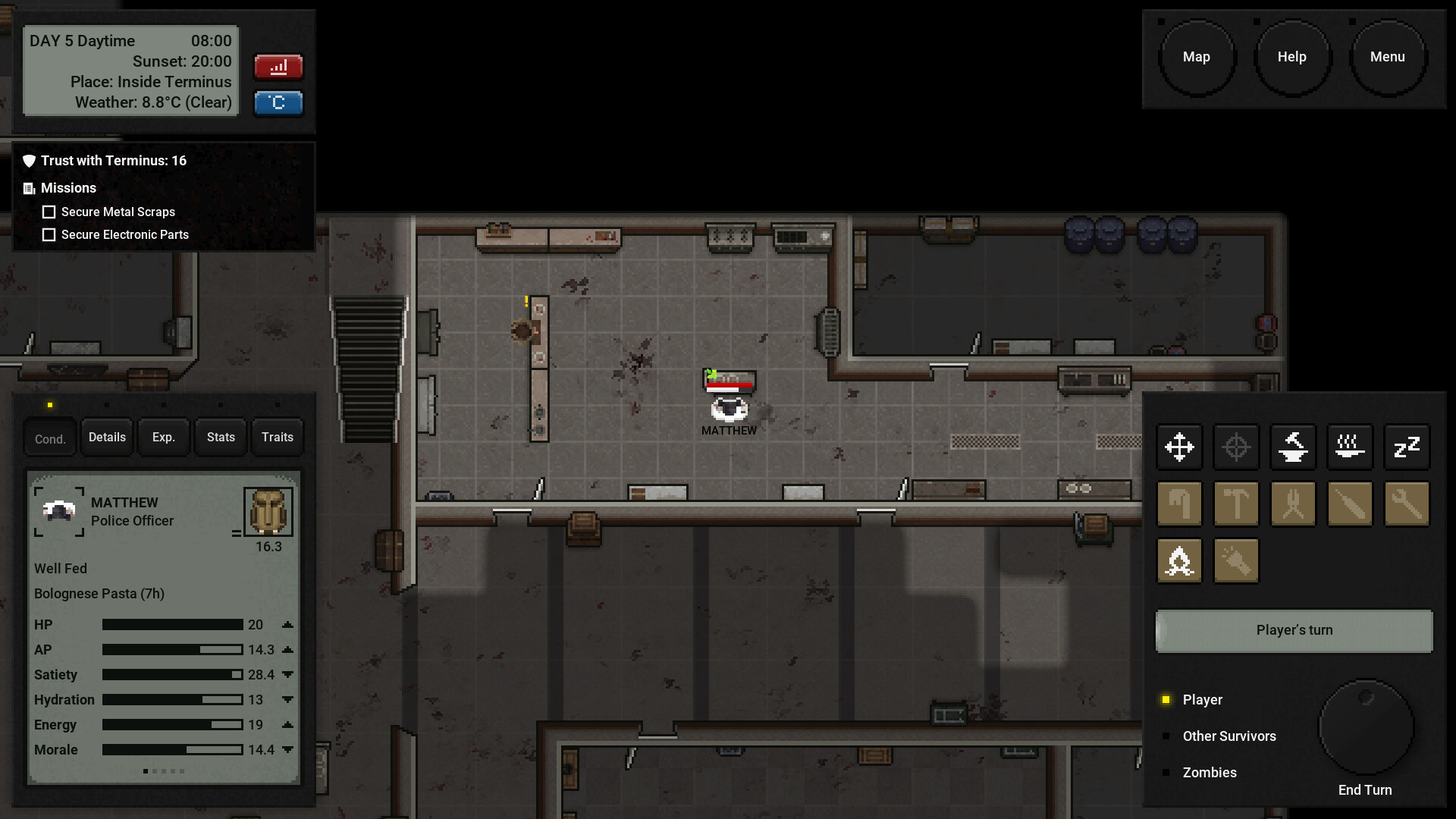Image resolution: width=1456 pixels, height=819 pixels.
Task: Select the campfire icon
Action: click(x=1179, y=560)
